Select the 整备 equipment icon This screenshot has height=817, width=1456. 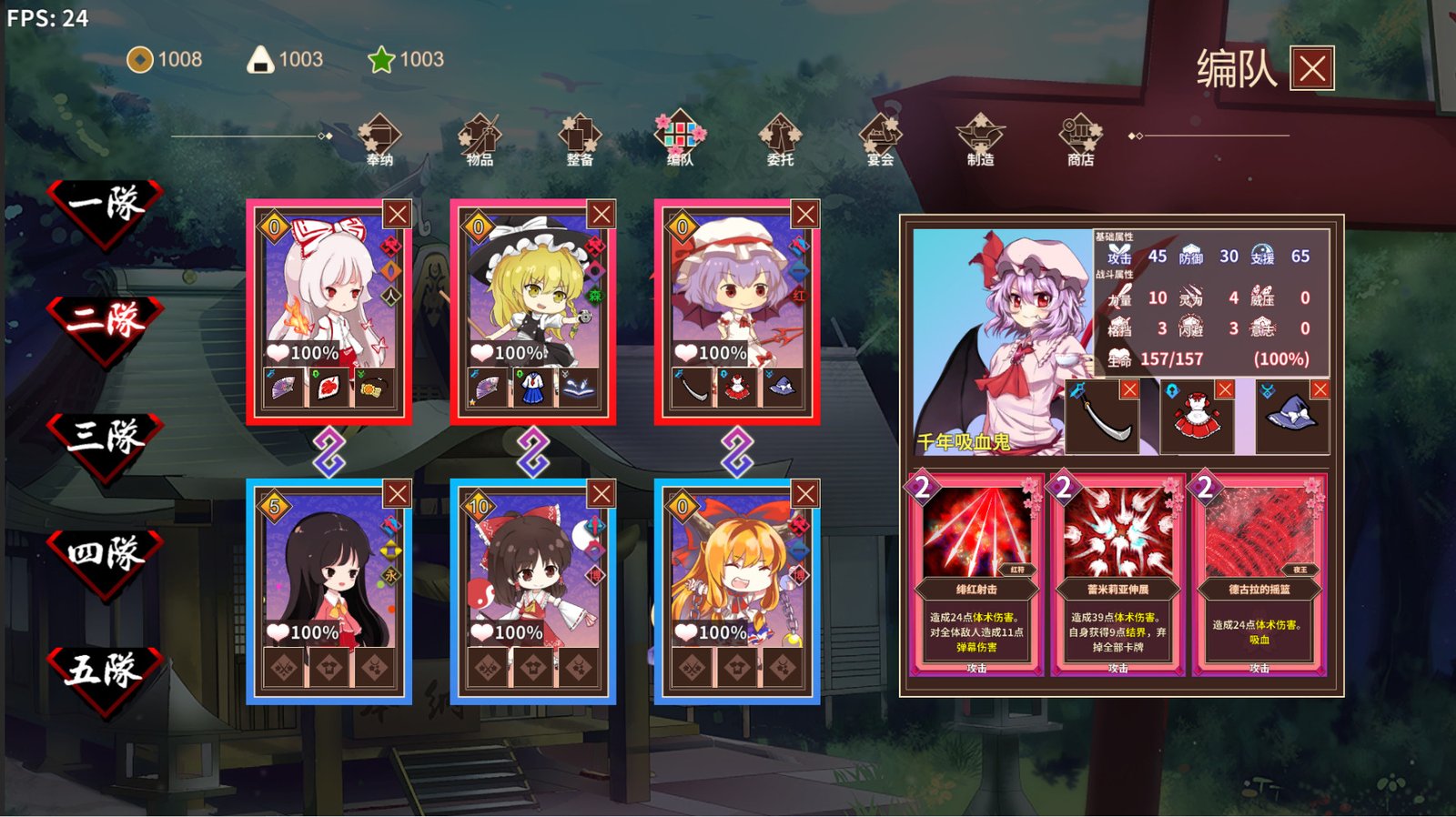pyautogui.click(x=580, y=136)
